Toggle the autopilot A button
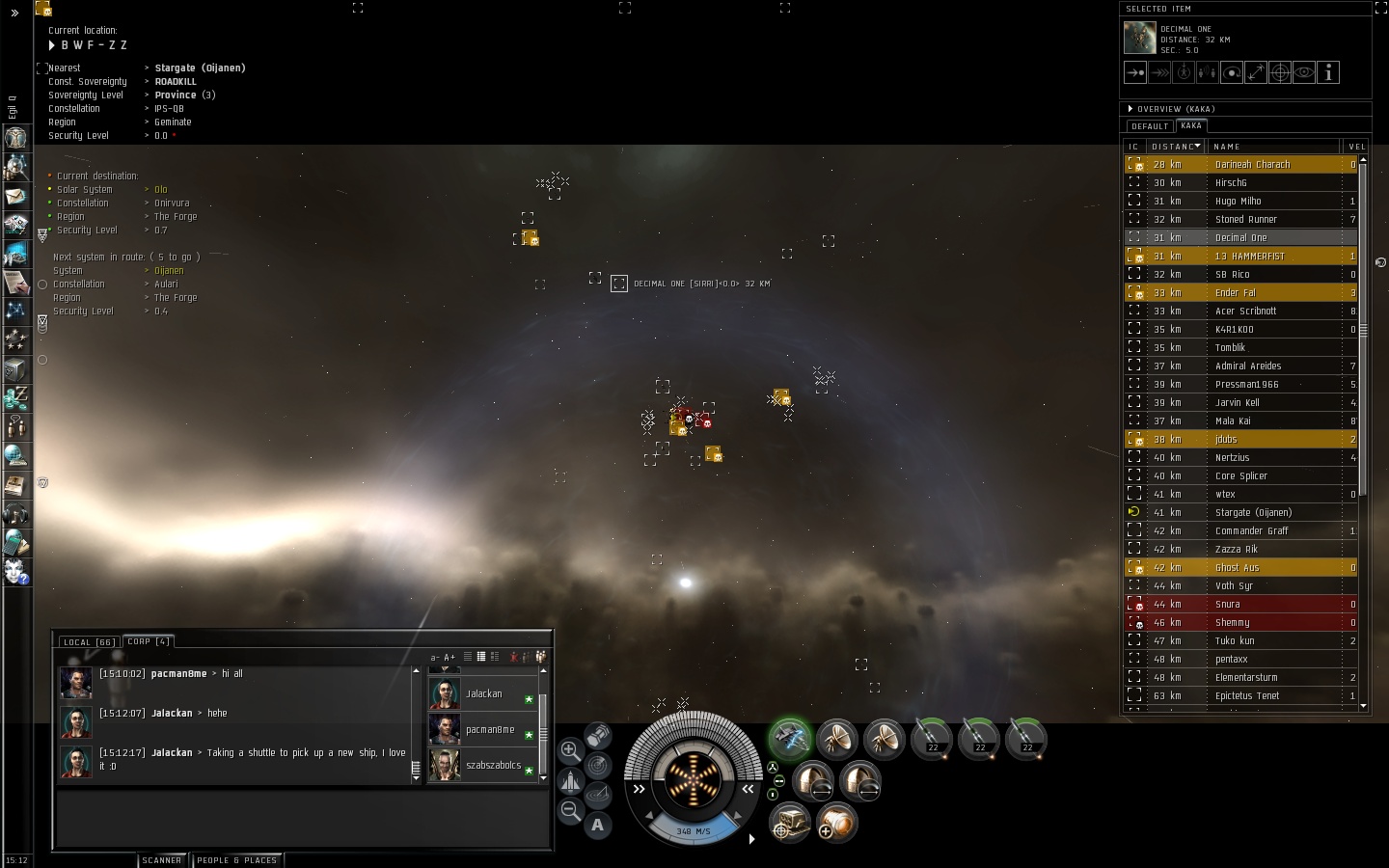Viewport: 1389px width, 868px height. (x=598, y=825)
